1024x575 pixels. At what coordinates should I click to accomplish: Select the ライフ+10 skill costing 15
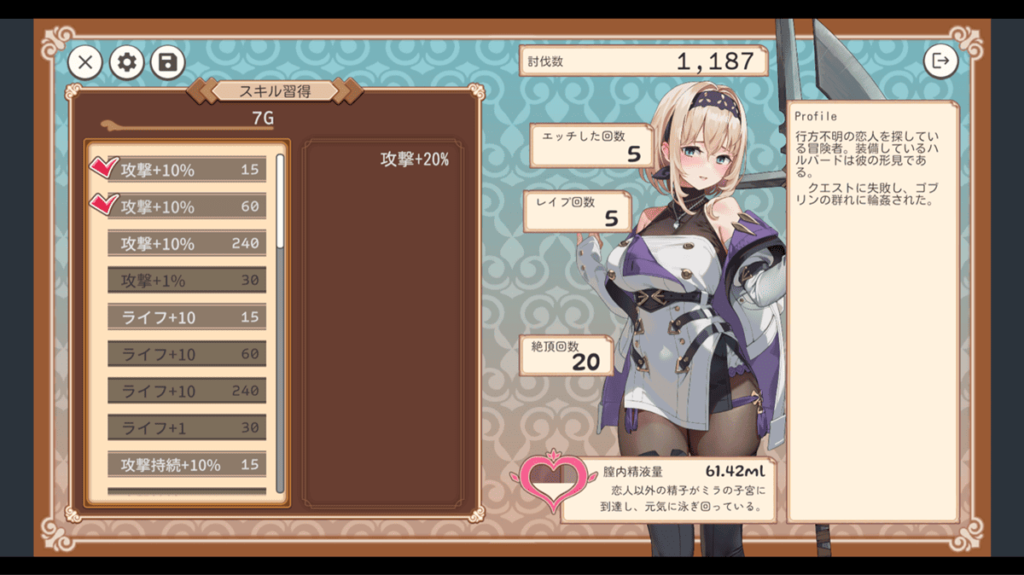pyautogui.click(x=187, y=317)
